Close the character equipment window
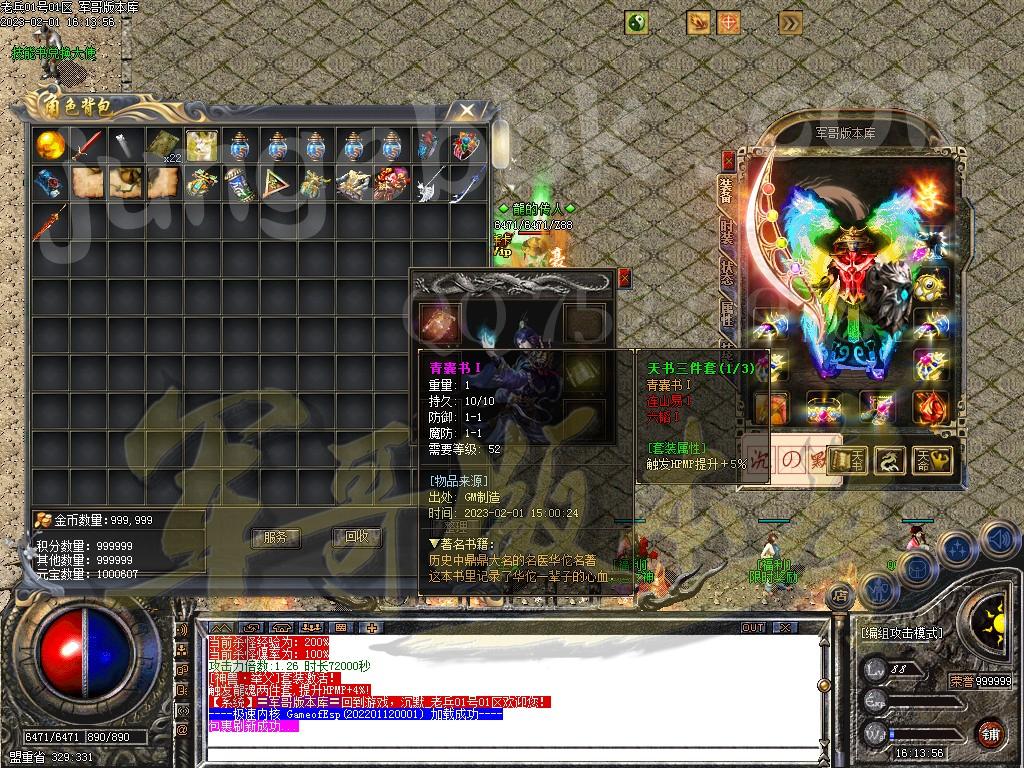 tap(727, 160)
